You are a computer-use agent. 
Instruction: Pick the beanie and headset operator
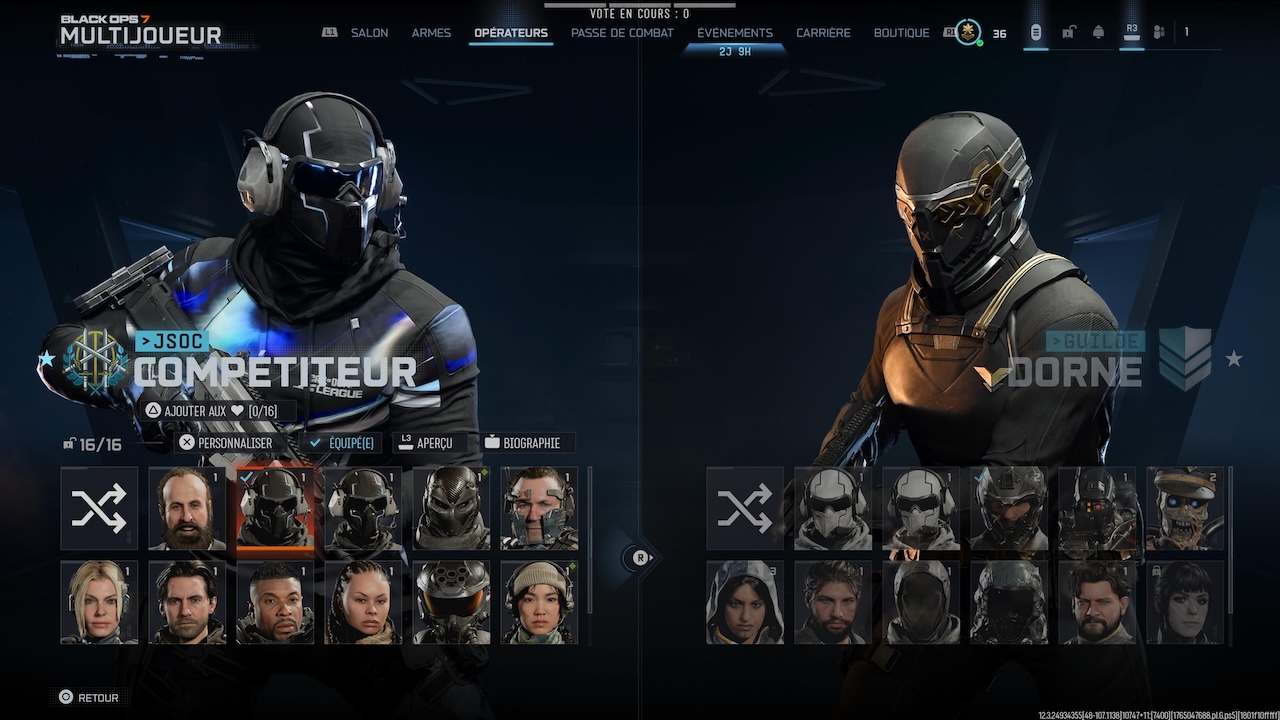pos(539,602)
